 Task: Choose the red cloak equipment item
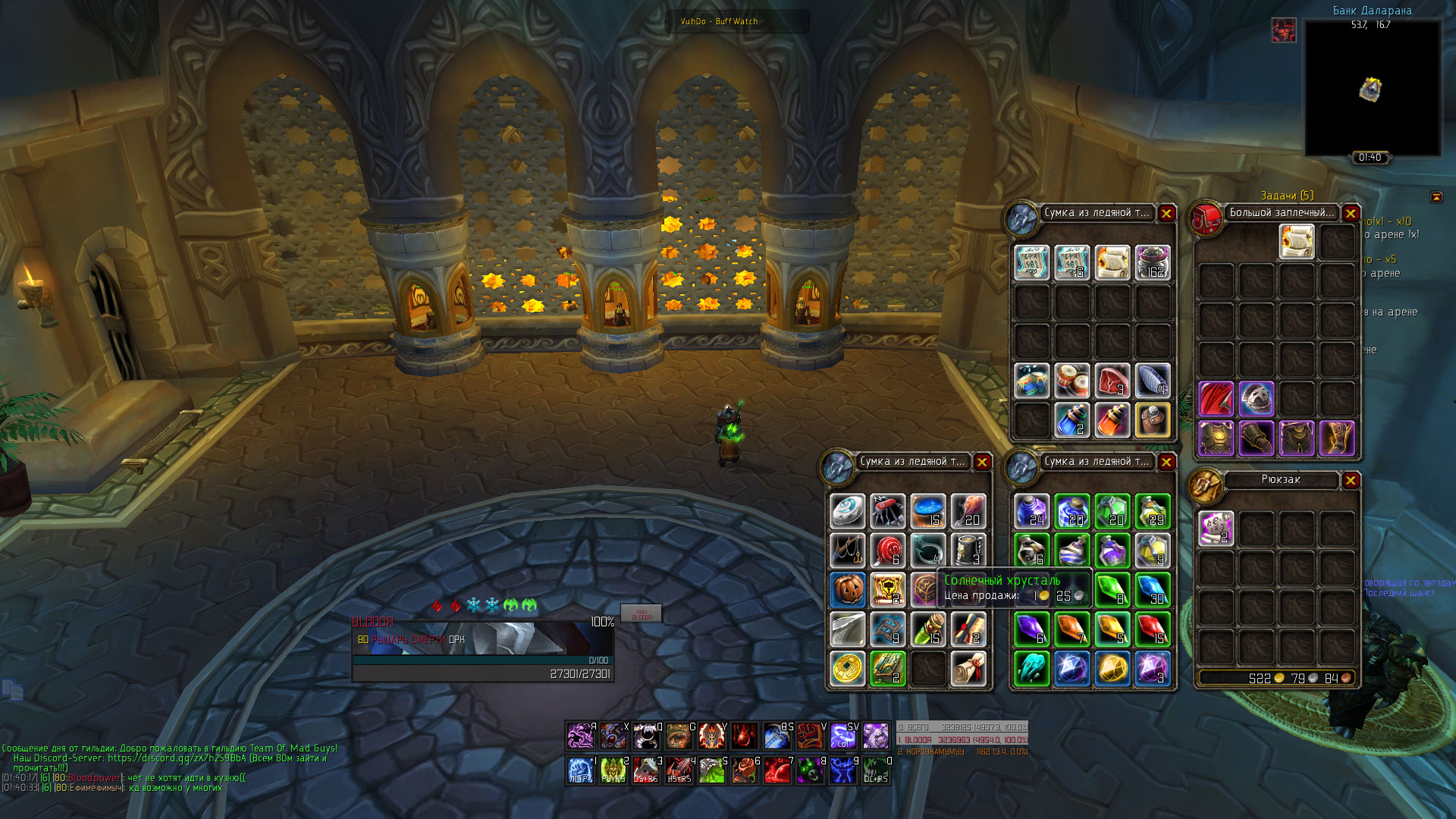pos(1216,399)
